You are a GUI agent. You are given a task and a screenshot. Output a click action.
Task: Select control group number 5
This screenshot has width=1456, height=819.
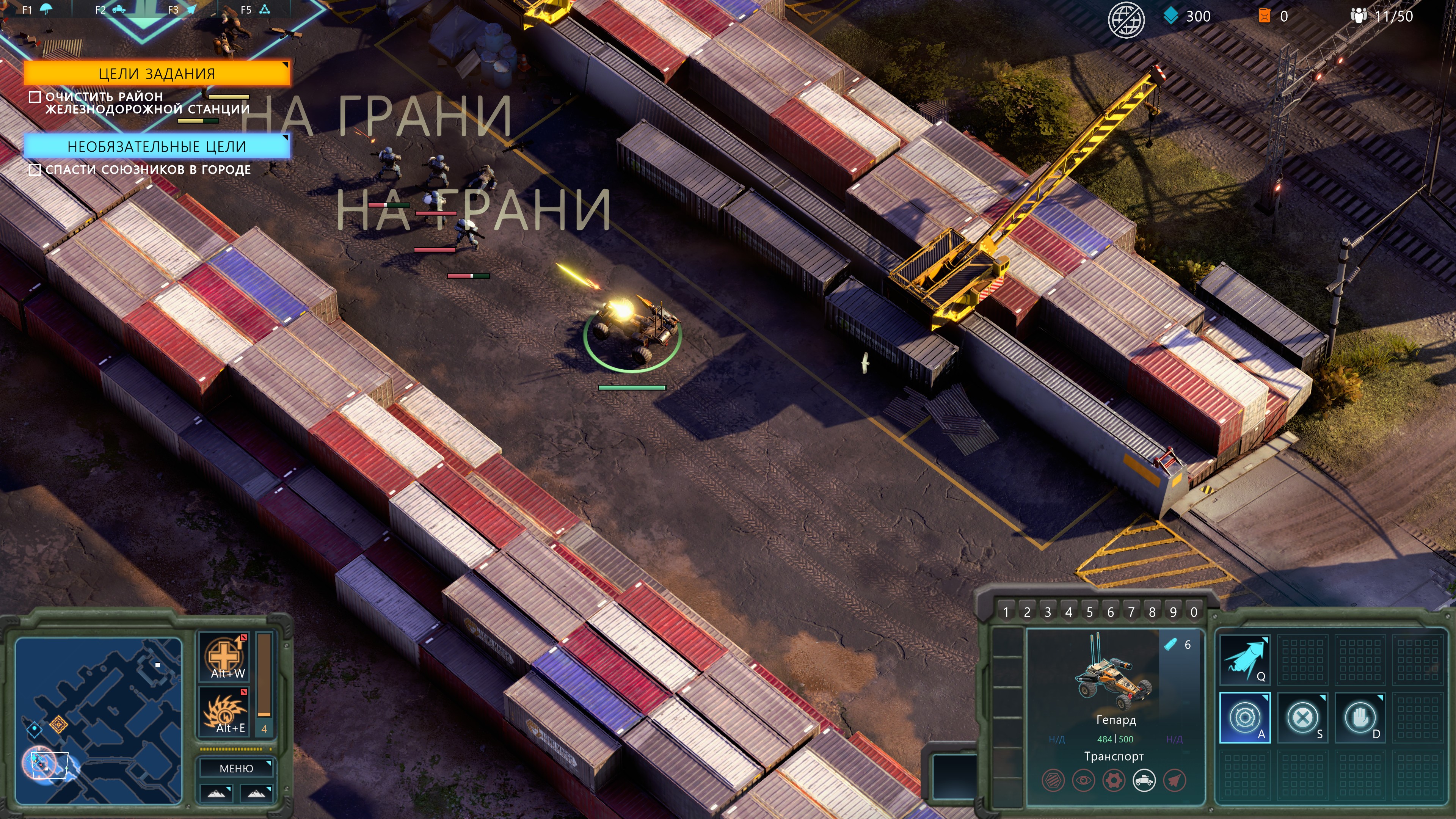pos(1089,612)
